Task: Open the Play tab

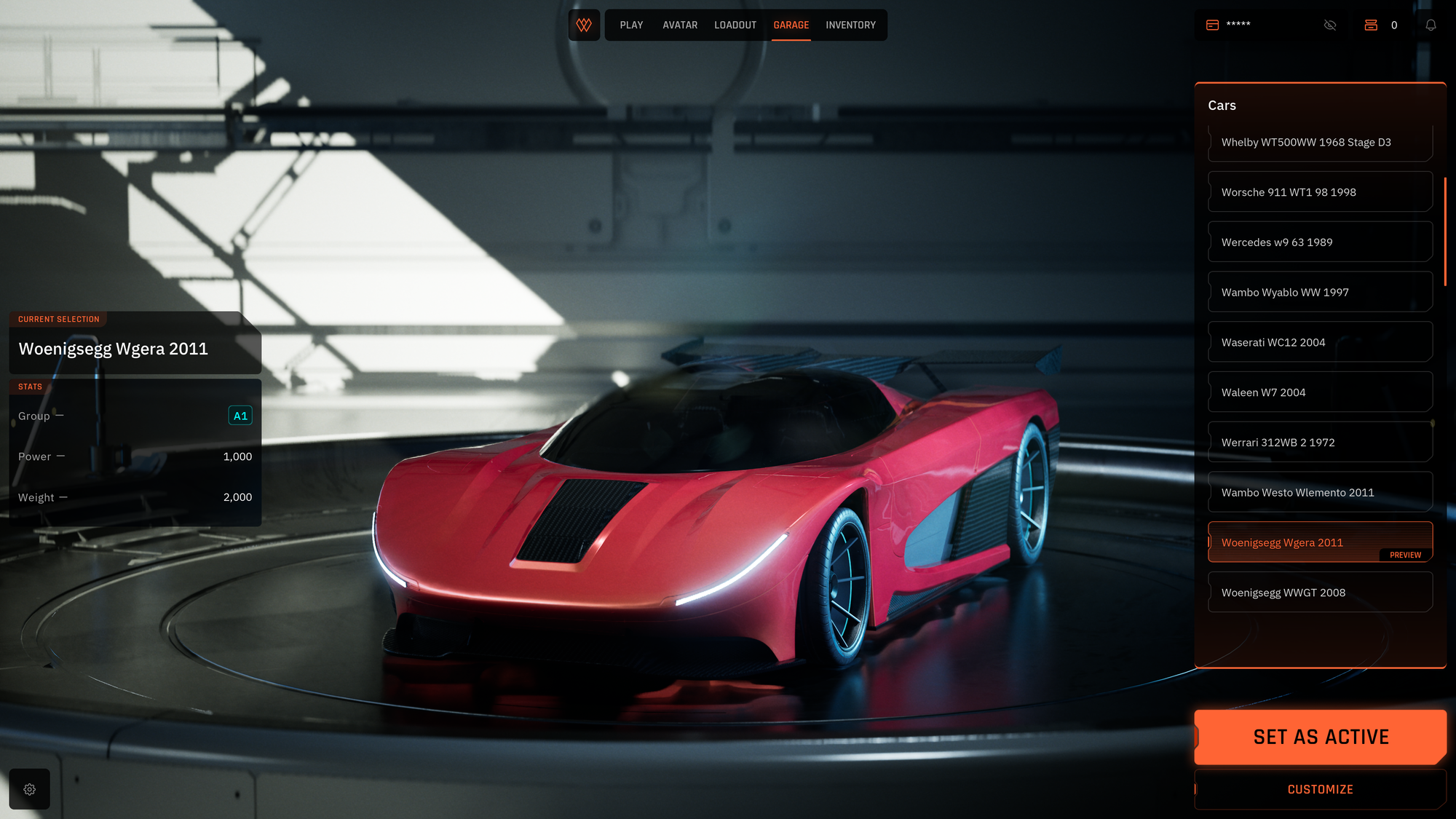Action: pyautogui.click(x=631, y=25)
